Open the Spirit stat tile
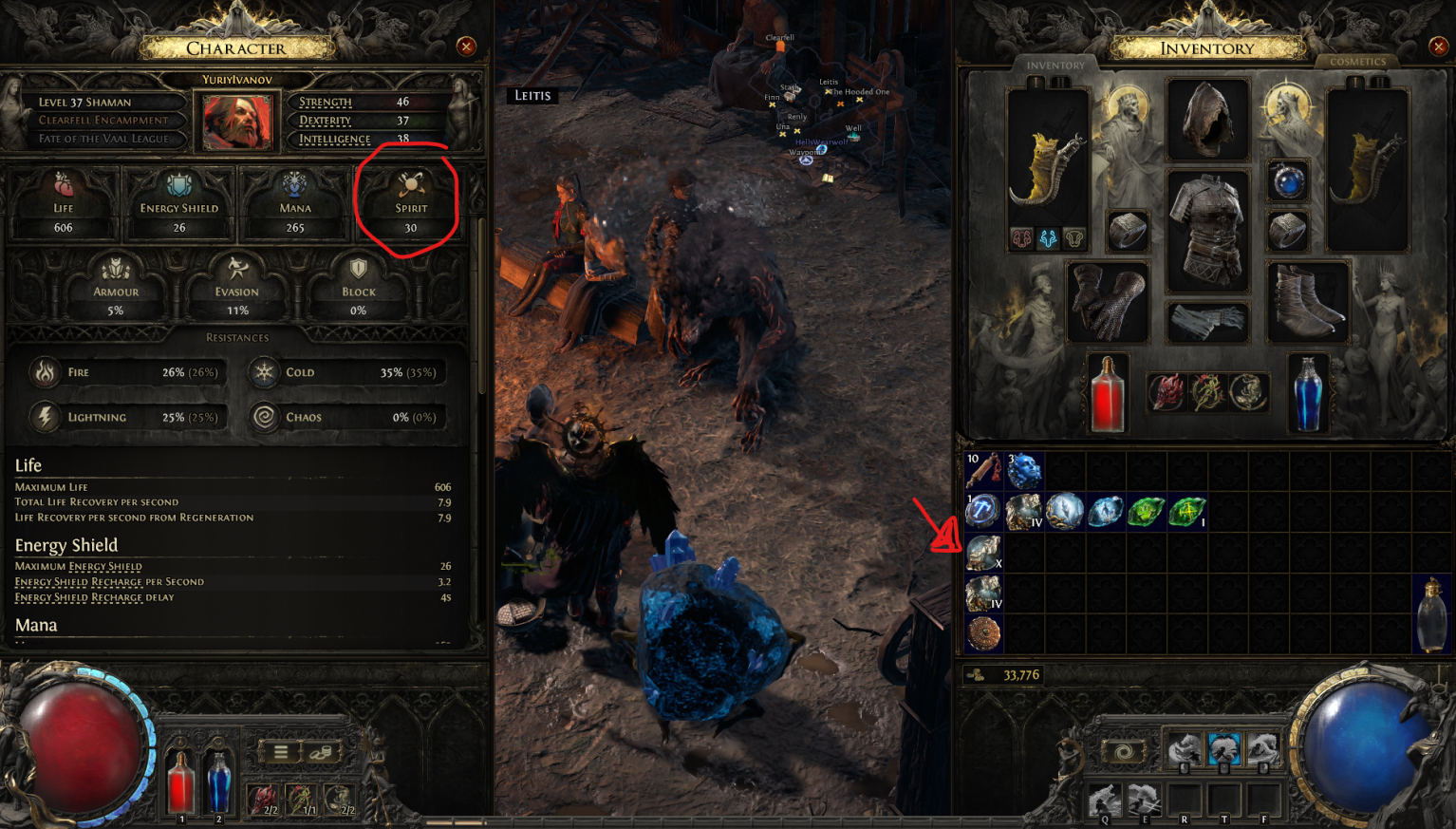Image resolution: width=1456 pixels, height=829 pixels. coord(410,203)
